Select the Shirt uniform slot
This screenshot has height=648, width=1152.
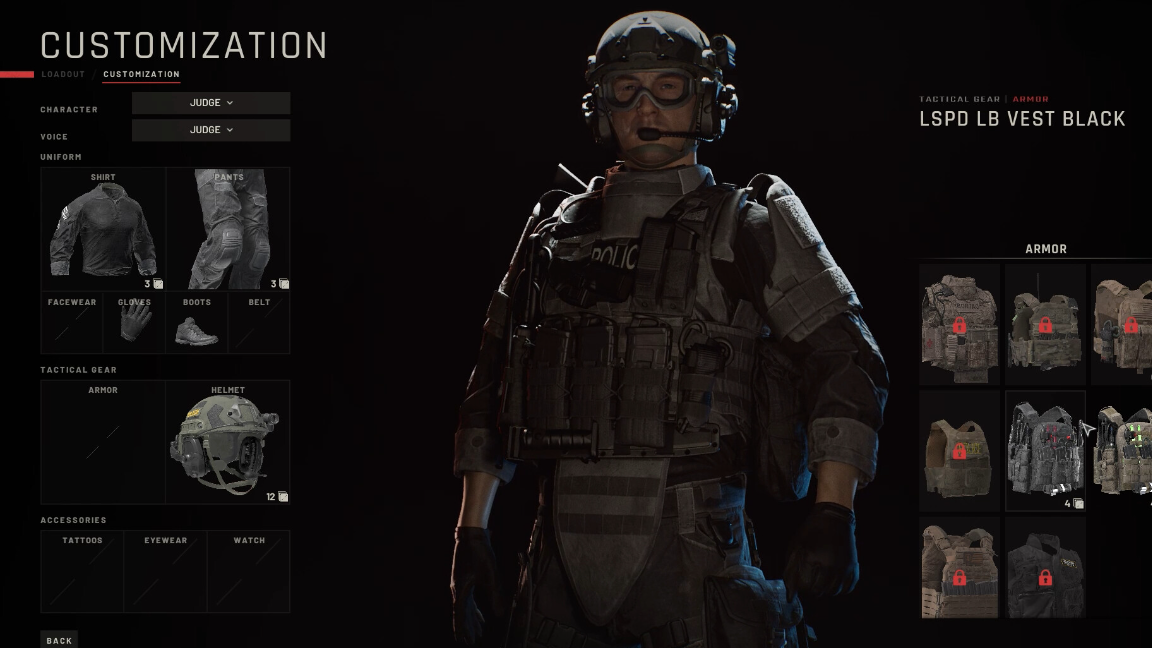point(103,229)
